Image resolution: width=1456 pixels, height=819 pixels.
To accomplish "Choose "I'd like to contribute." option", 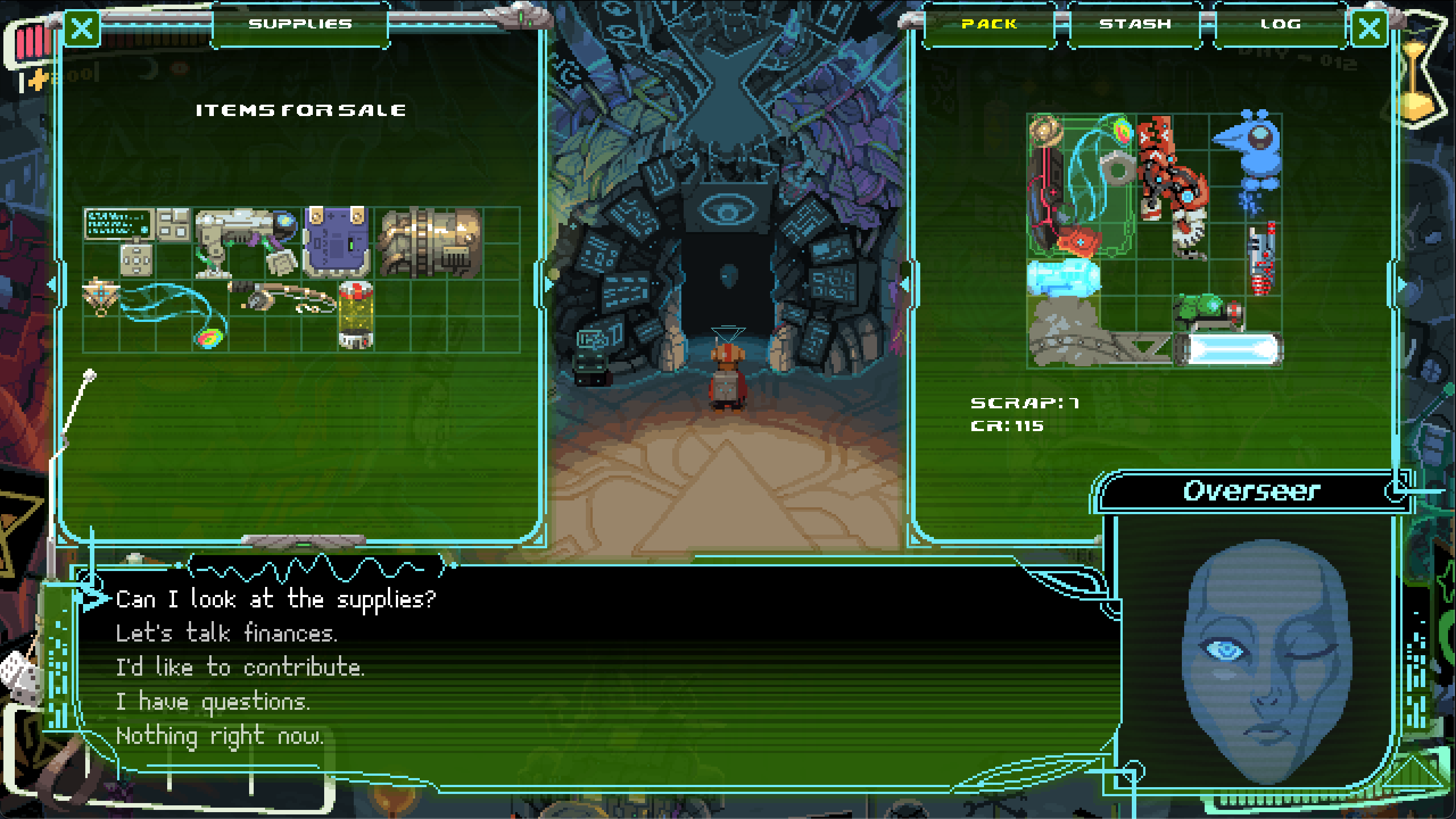I will (x=240, y=667).
